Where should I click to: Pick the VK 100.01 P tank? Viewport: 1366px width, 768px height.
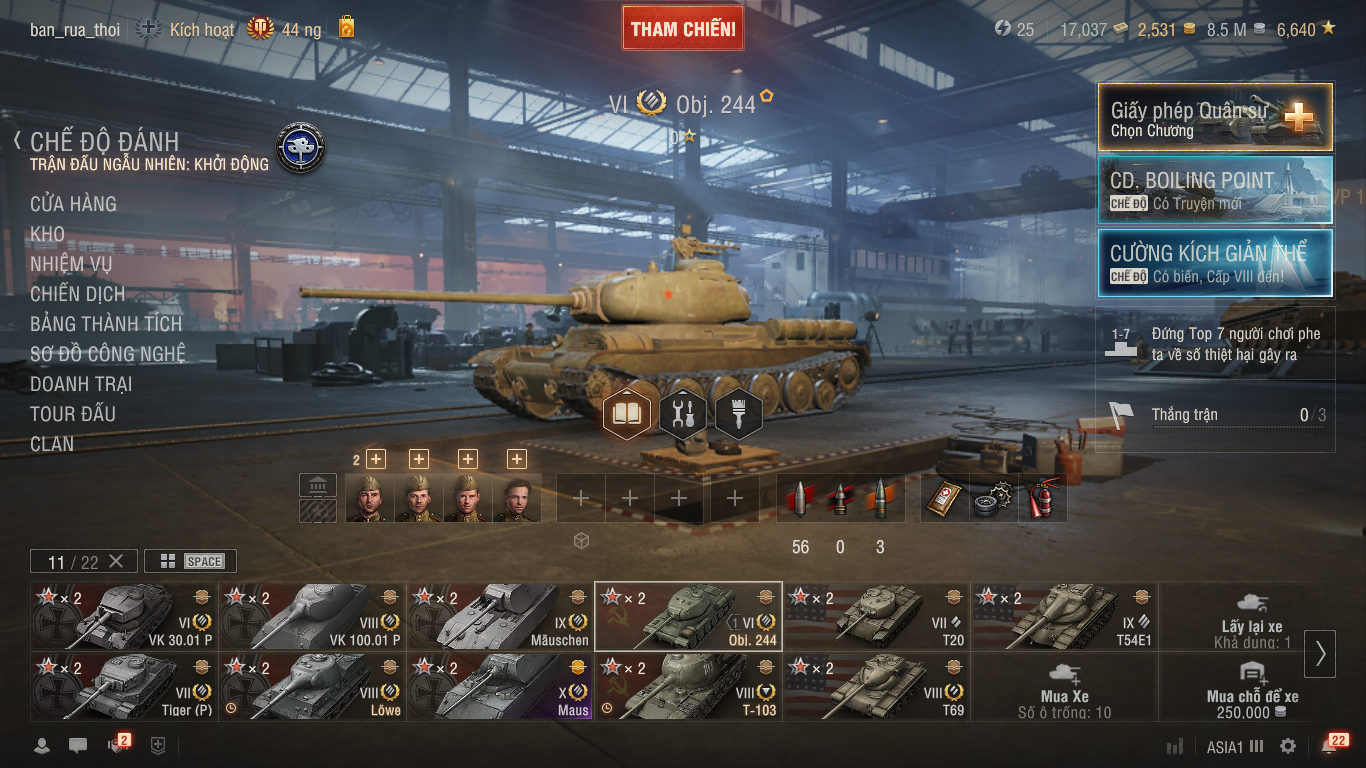tap(312, 616)
